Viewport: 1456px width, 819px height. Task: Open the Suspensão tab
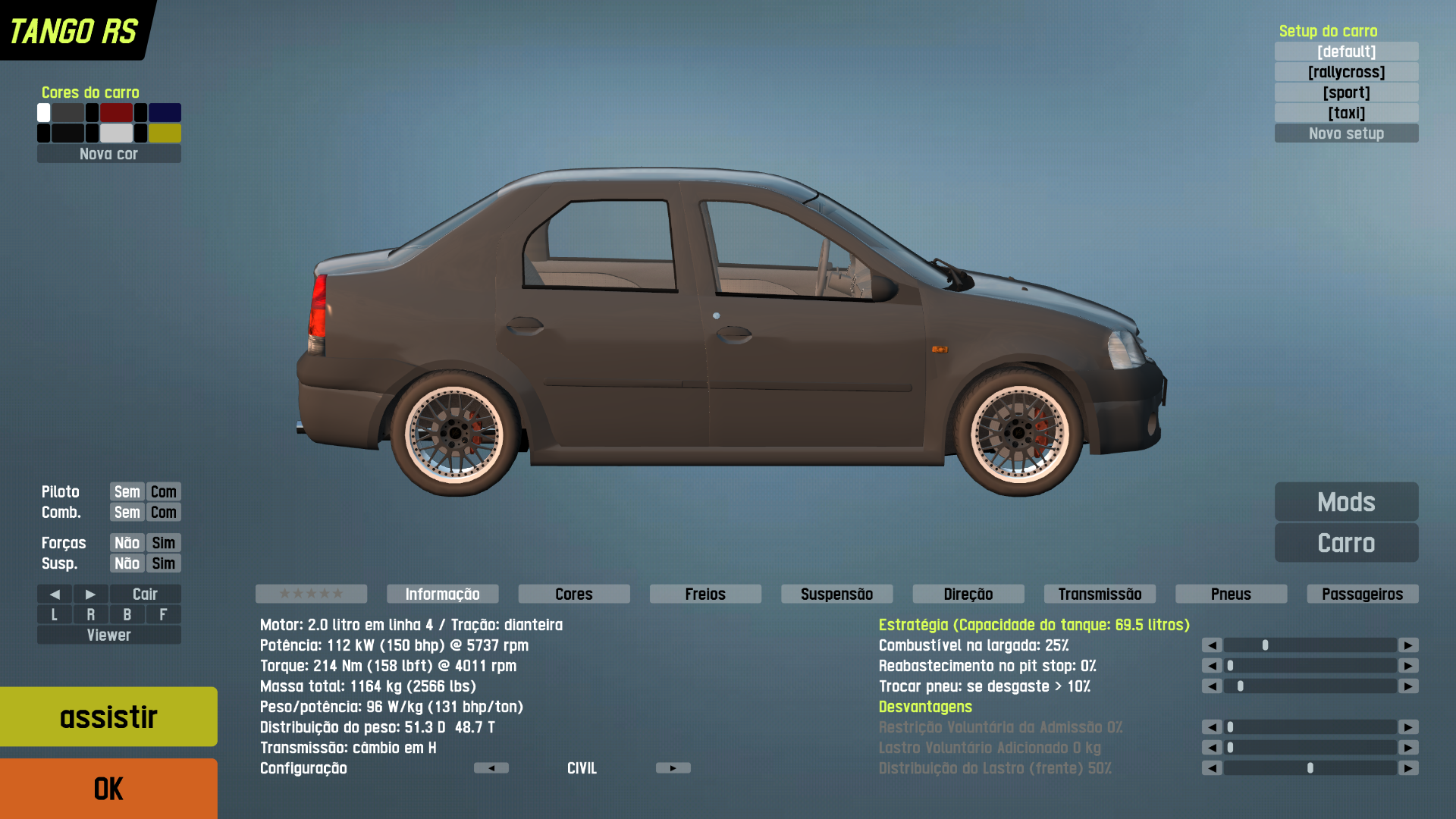836,594
